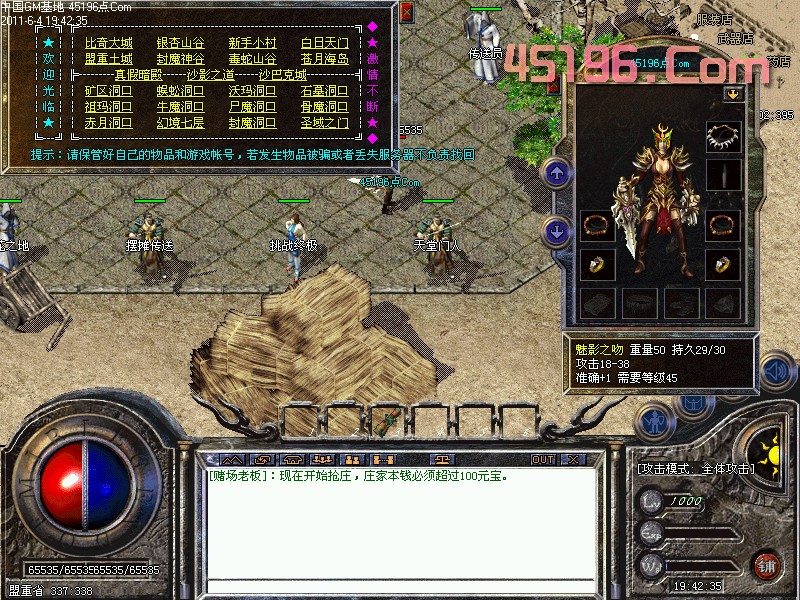The image size is (800, 600).
Task: Click the yellow arrow button on character panel
Action: [734, 94]
